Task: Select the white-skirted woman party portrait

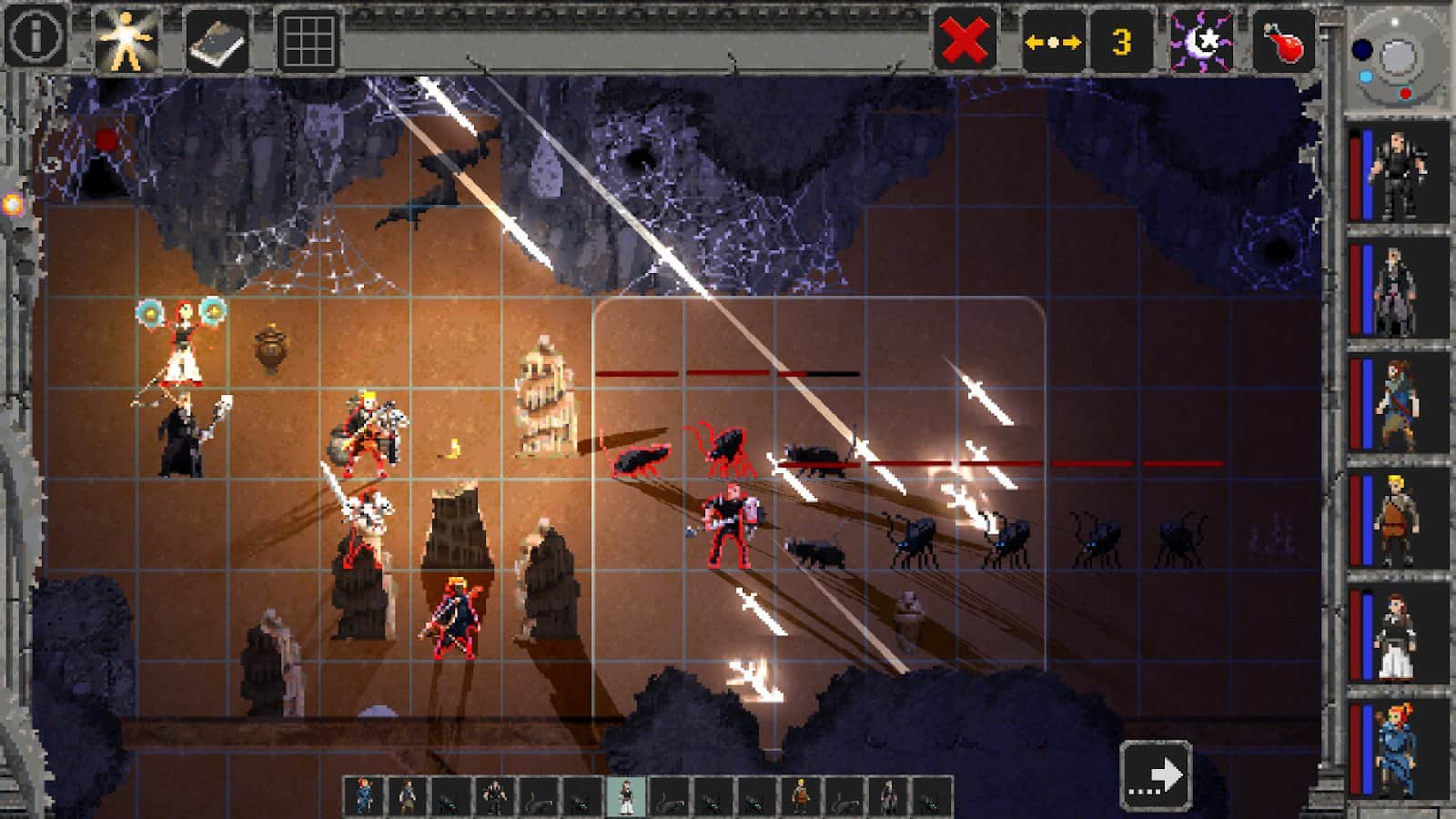Action: coord(1398,635)
